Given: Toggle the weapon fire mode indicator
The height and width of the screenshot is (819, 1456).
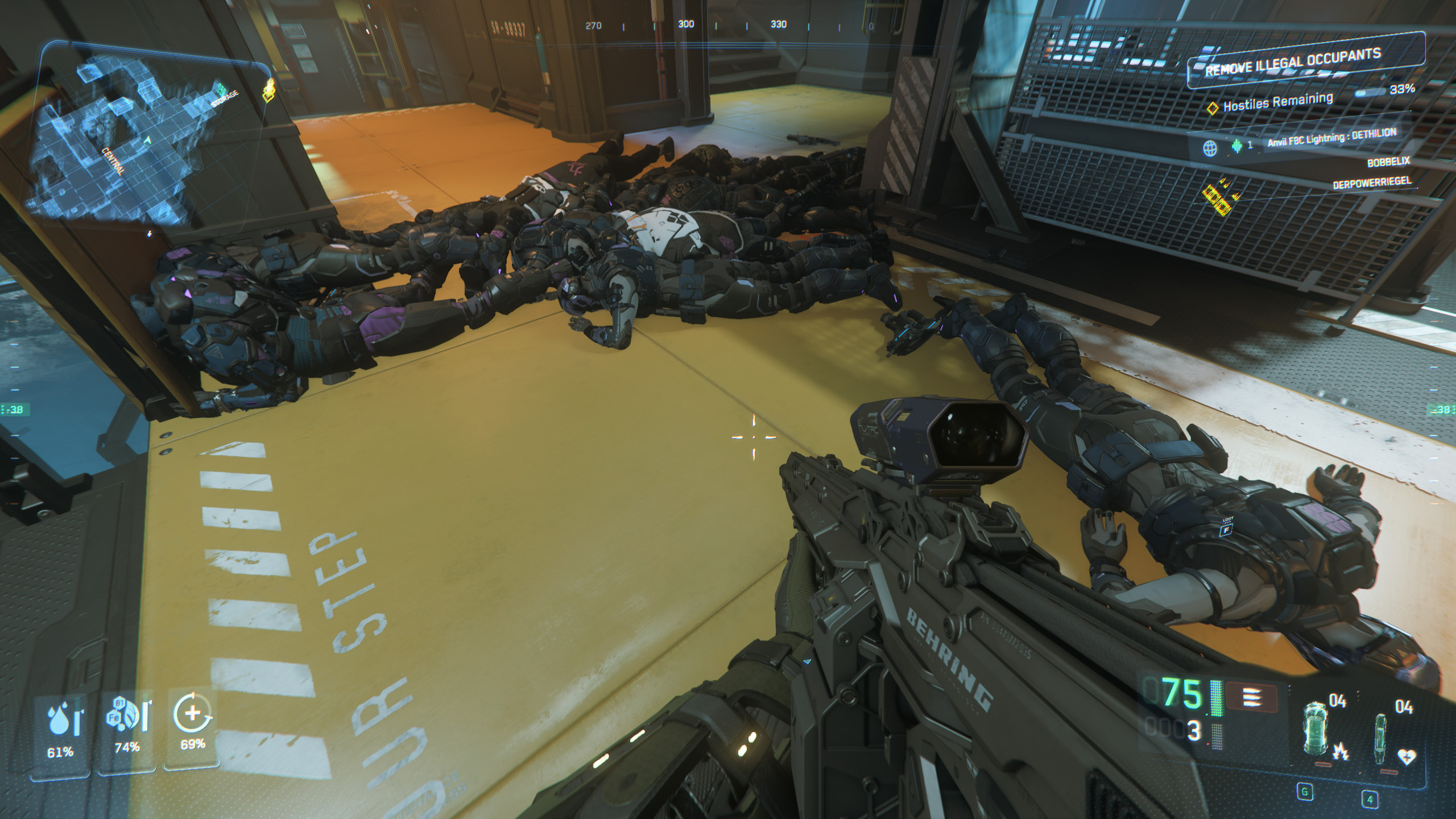Looking at the screenshot, I should pos(1252,697).
